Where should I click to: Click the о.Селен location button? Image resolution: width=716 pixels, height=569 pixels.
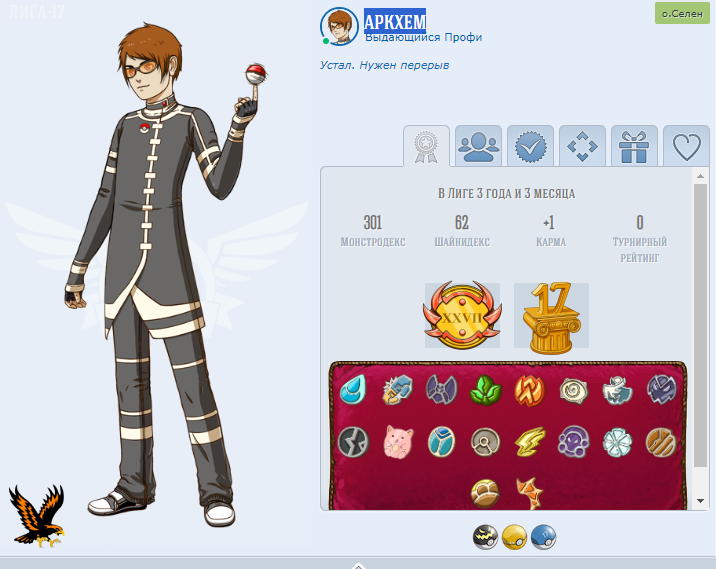(681, 14)
